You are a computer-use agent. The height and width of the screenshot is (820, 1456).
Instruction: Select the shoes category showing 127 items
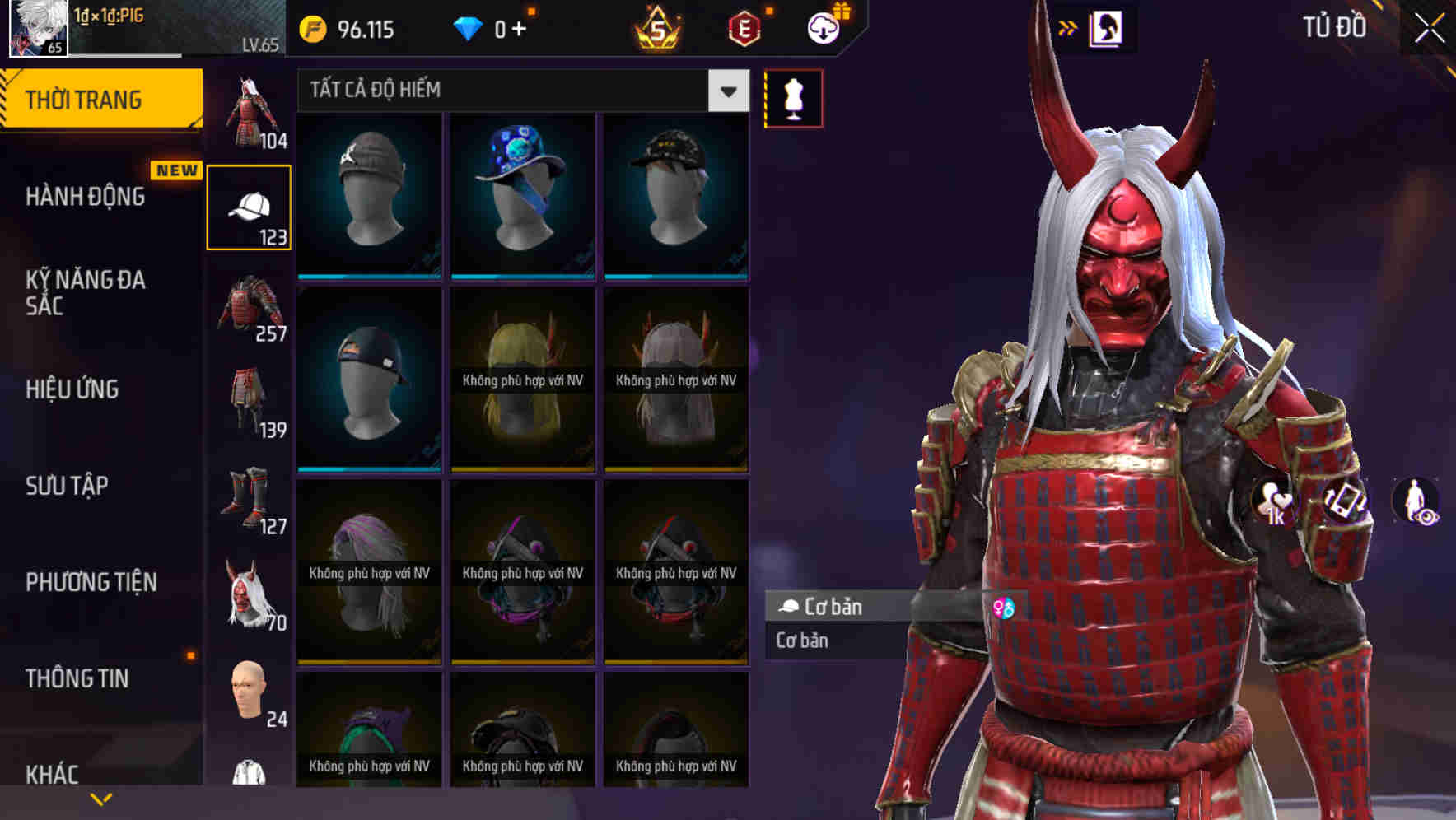249,502
